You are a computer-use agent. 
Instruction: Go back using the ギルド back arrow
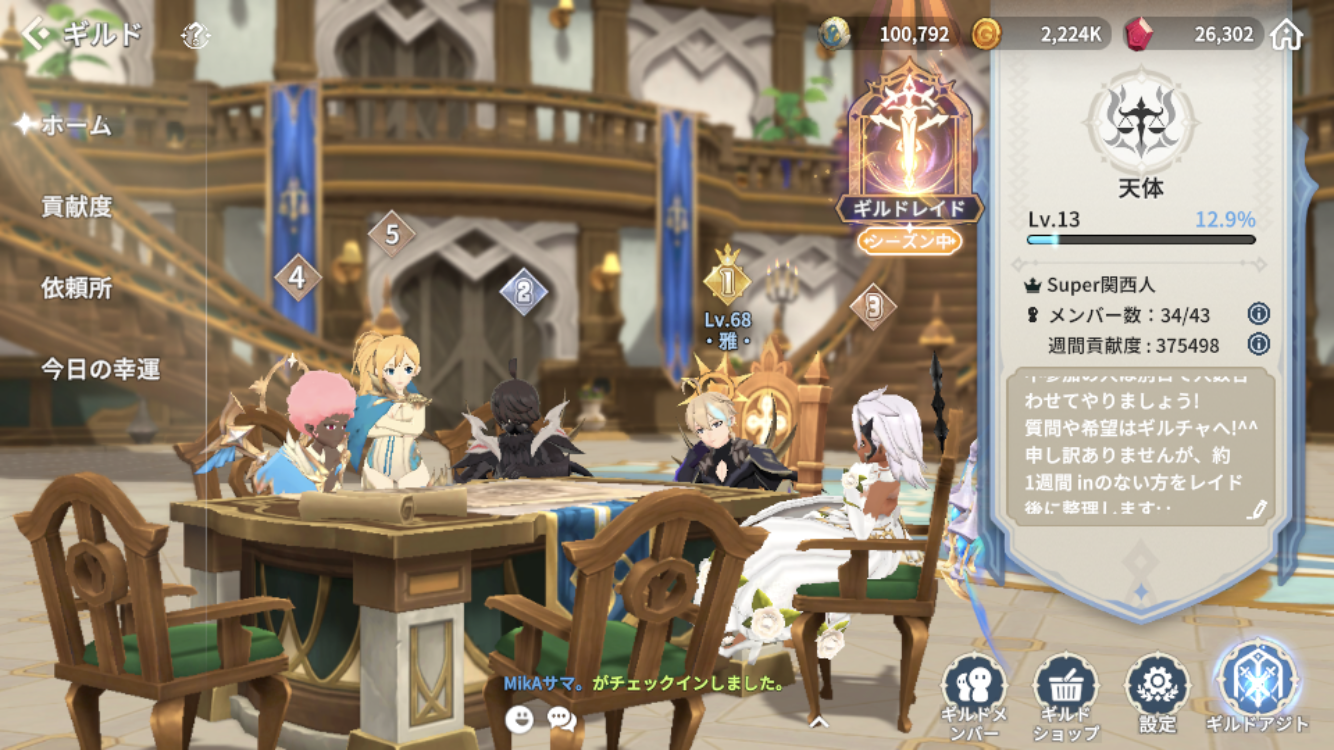(x=38, y=35)
